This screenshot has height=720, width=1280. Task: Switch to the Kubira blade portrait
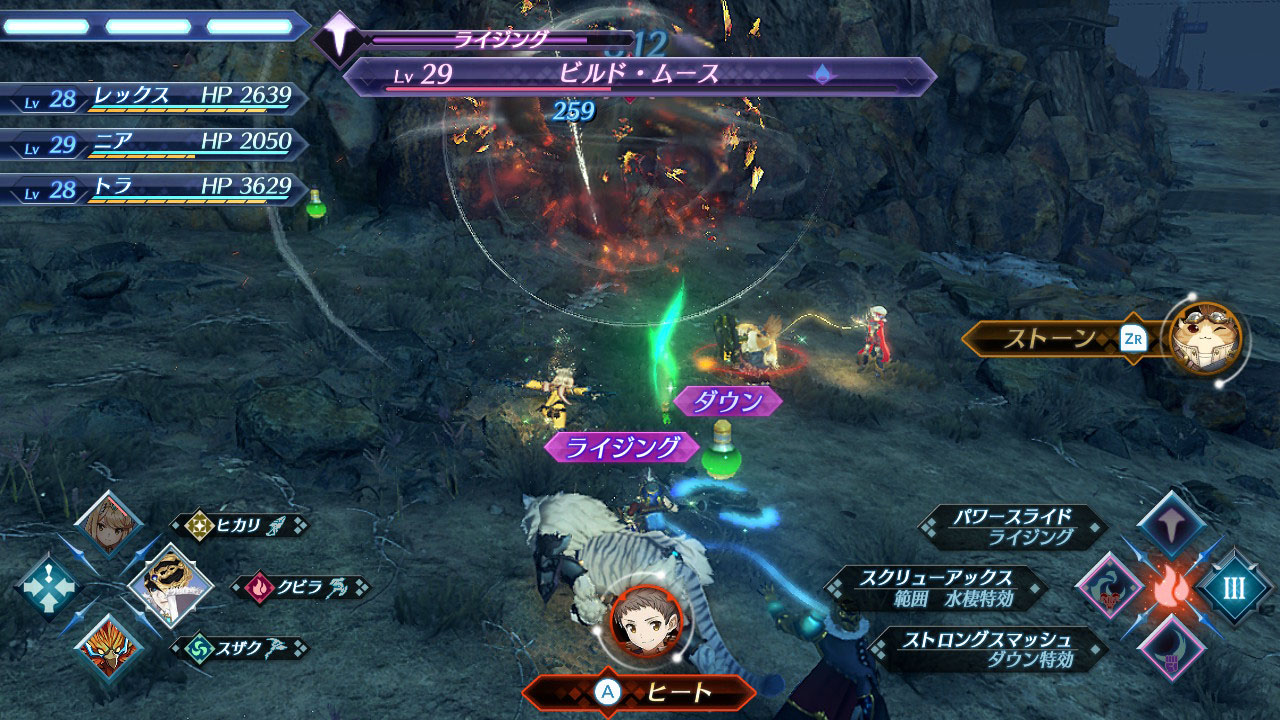point(170,586)
